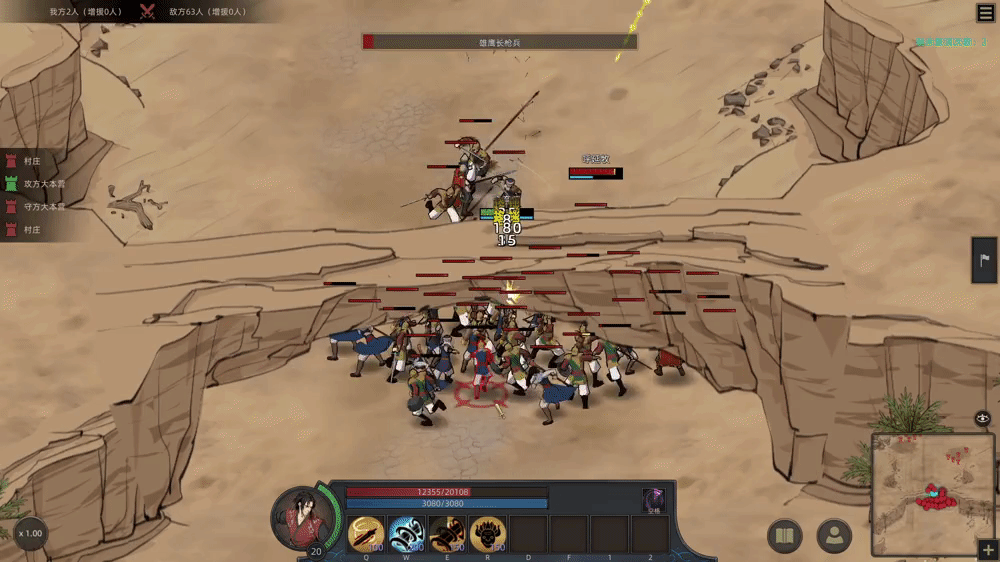Activate the golden sword slash skill
1000x562 pixels.
click(366, 535)
